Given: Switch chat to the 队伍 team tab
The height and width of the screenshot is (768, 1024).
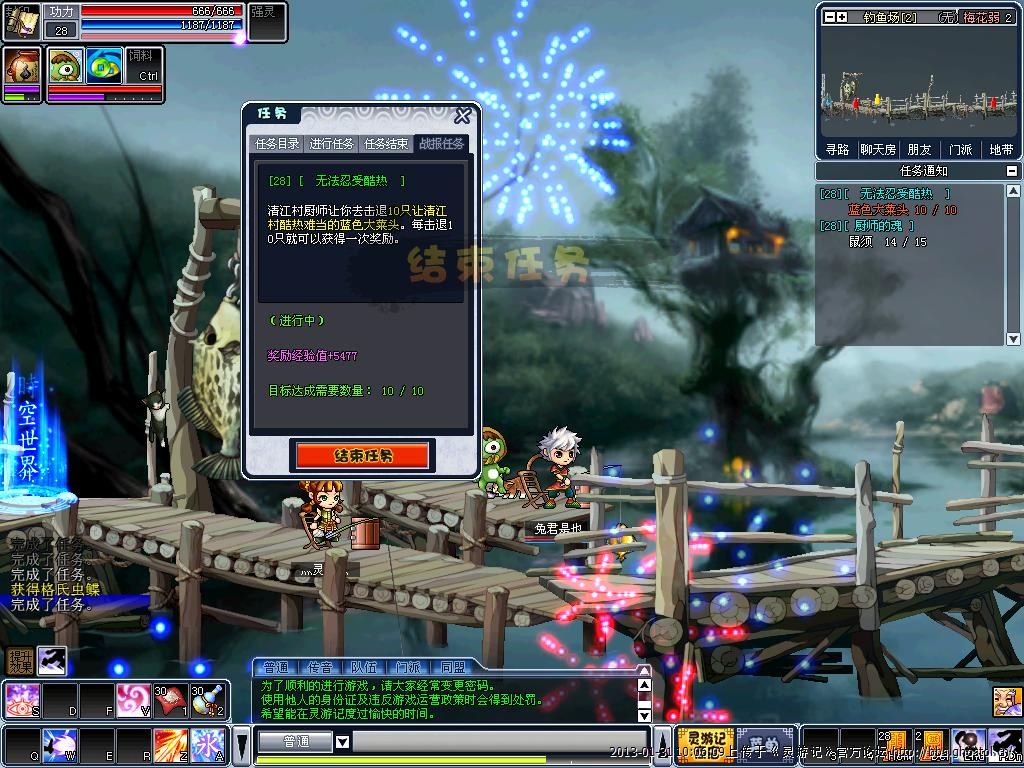Looking at the screenshot, I should pyautogui.click(x=364, y=667).
